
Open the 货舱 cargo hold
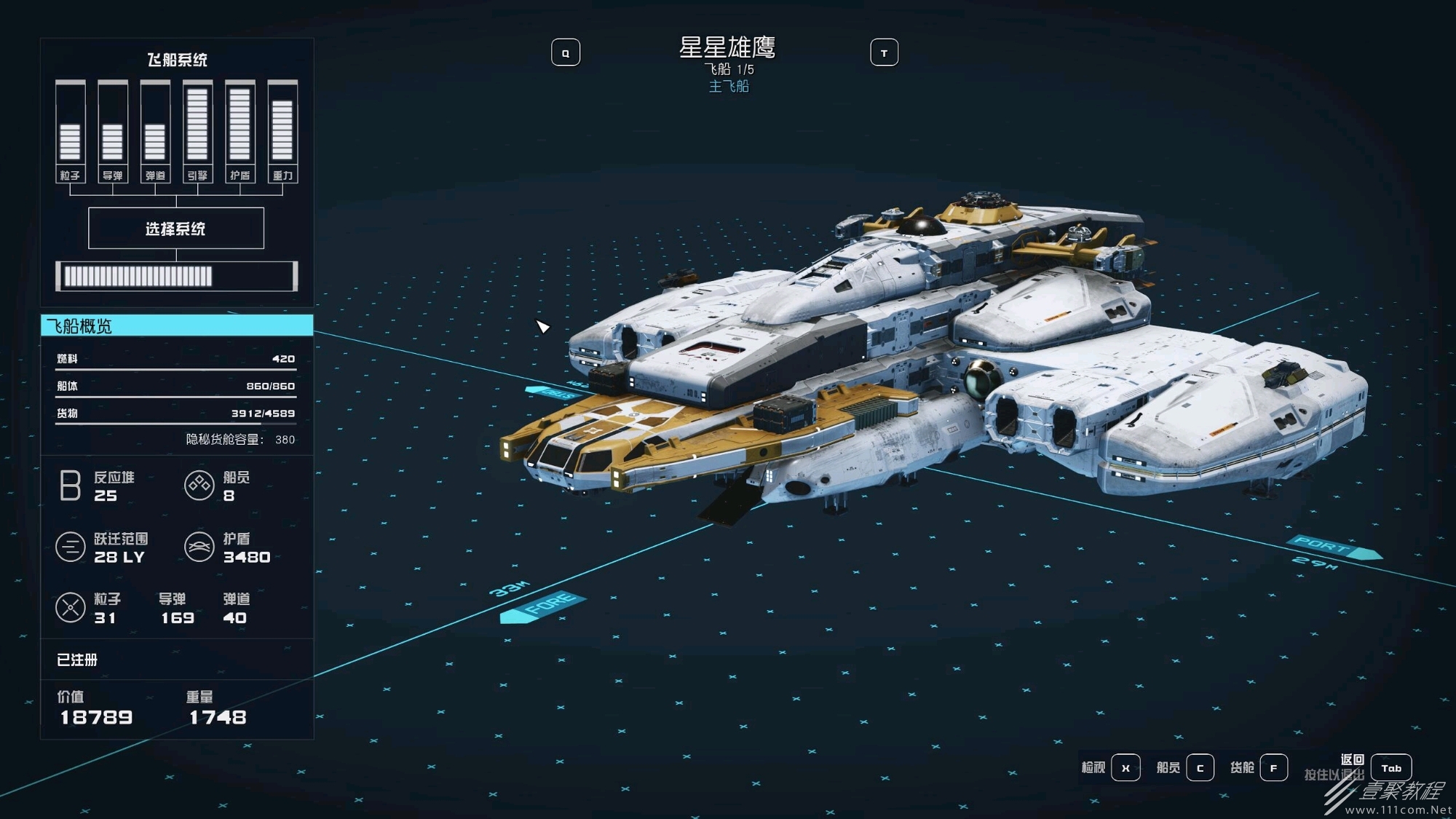(x=1273, y=768)
